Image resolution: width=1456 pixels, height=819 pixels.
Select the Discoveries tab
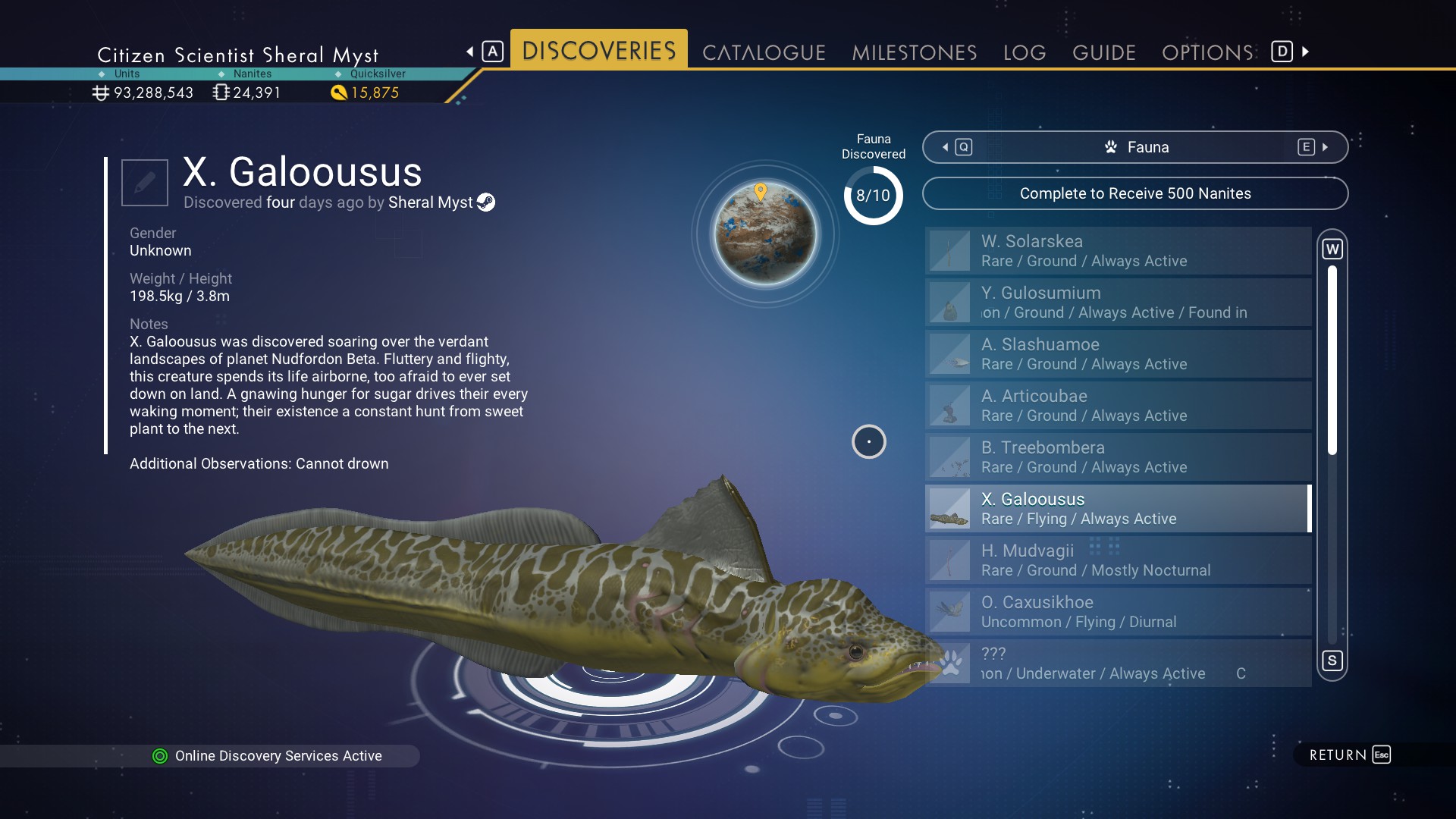point(598,51)
